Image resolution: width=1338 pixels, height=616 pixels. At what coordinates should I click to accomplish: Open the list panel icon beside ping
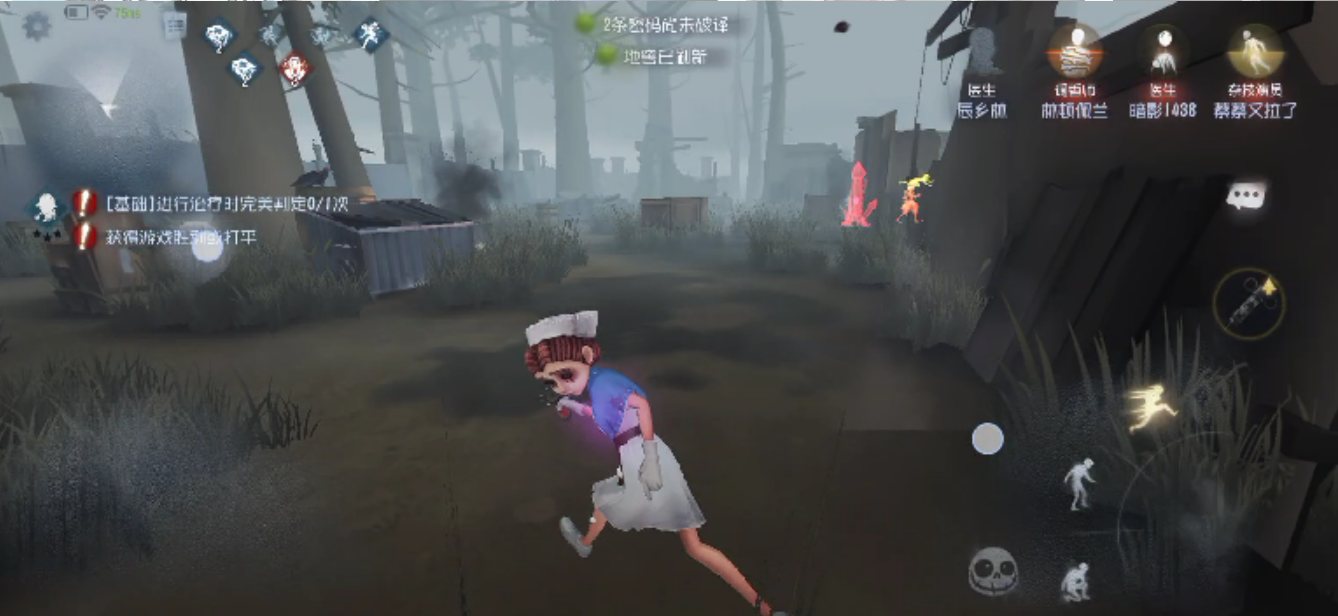coord(175,27)
